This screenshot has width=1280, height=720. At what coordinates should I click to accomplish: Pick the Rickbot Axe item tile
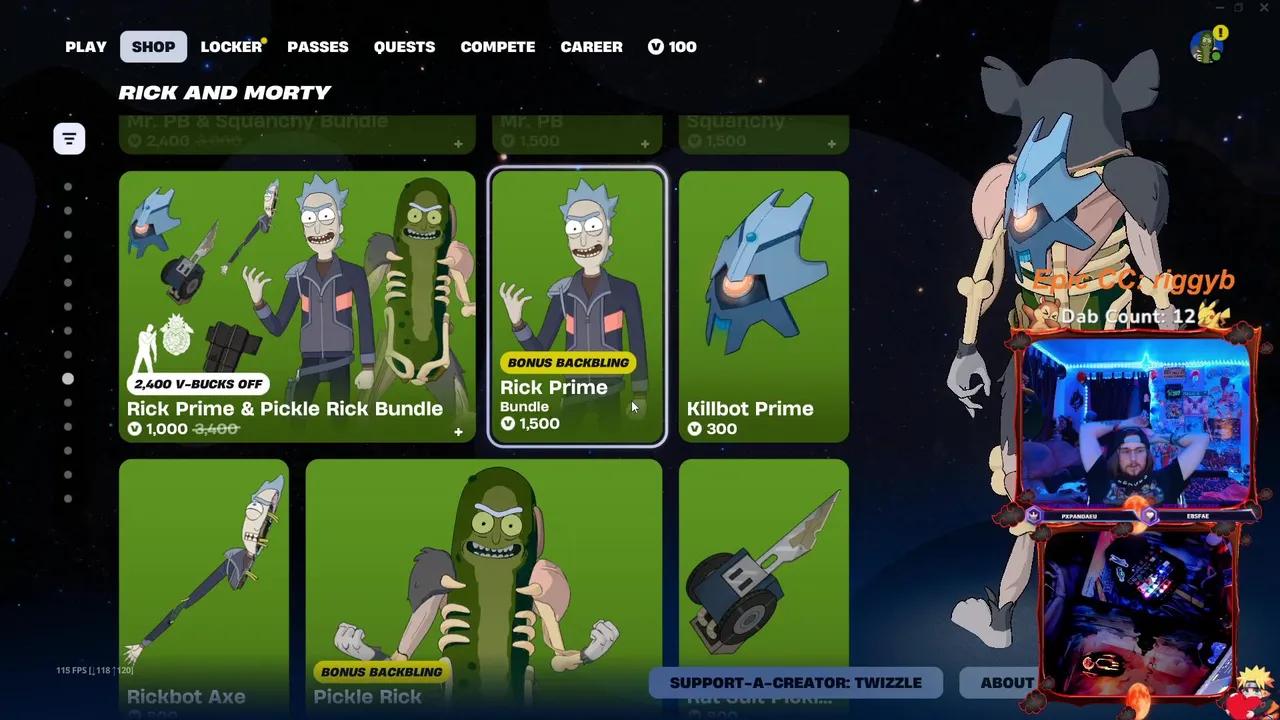[204, 585]
